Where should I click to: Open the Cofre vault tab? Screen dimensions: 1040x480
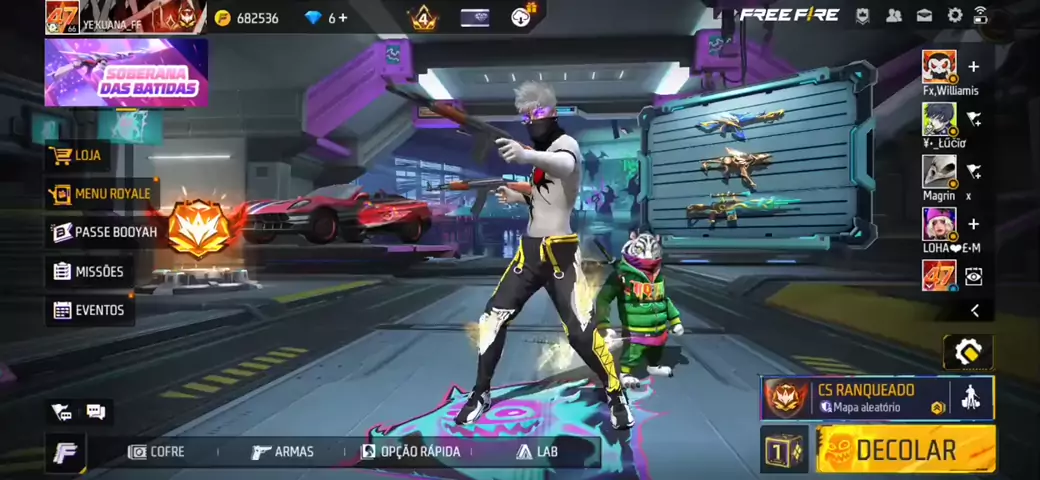pos(157,452)
